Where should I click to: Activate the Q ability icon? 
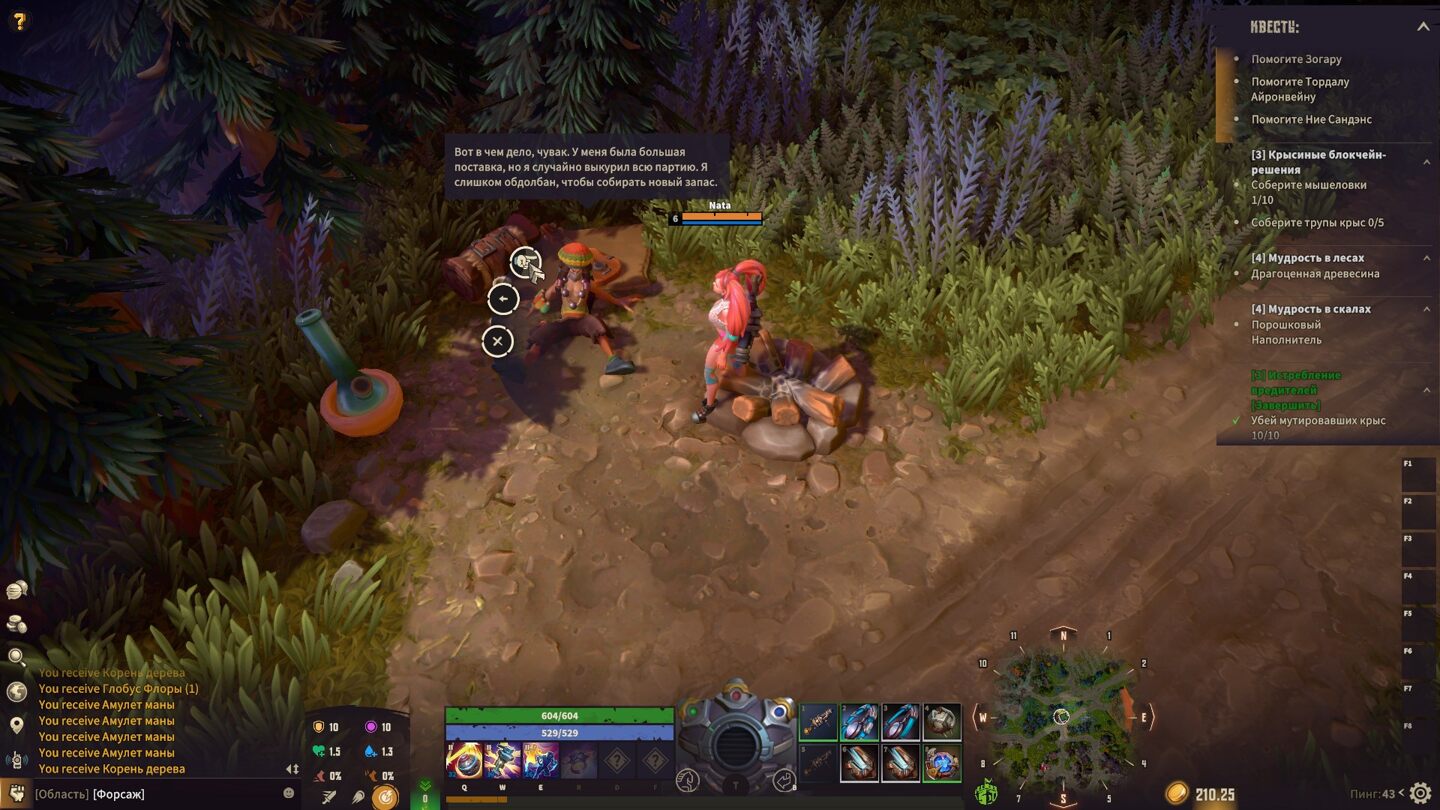464,760
